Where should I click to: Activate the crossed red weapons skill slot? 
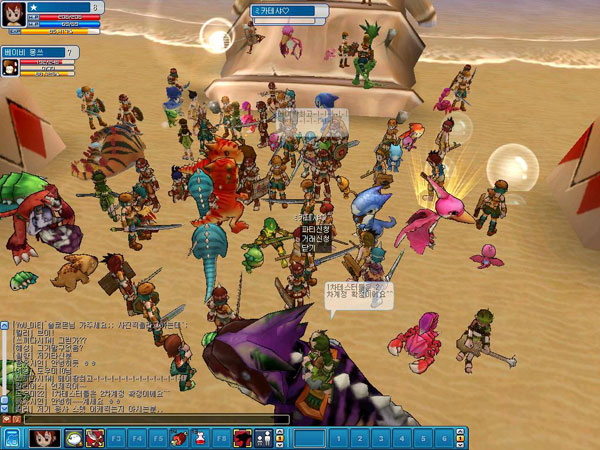tap(95, 438)
